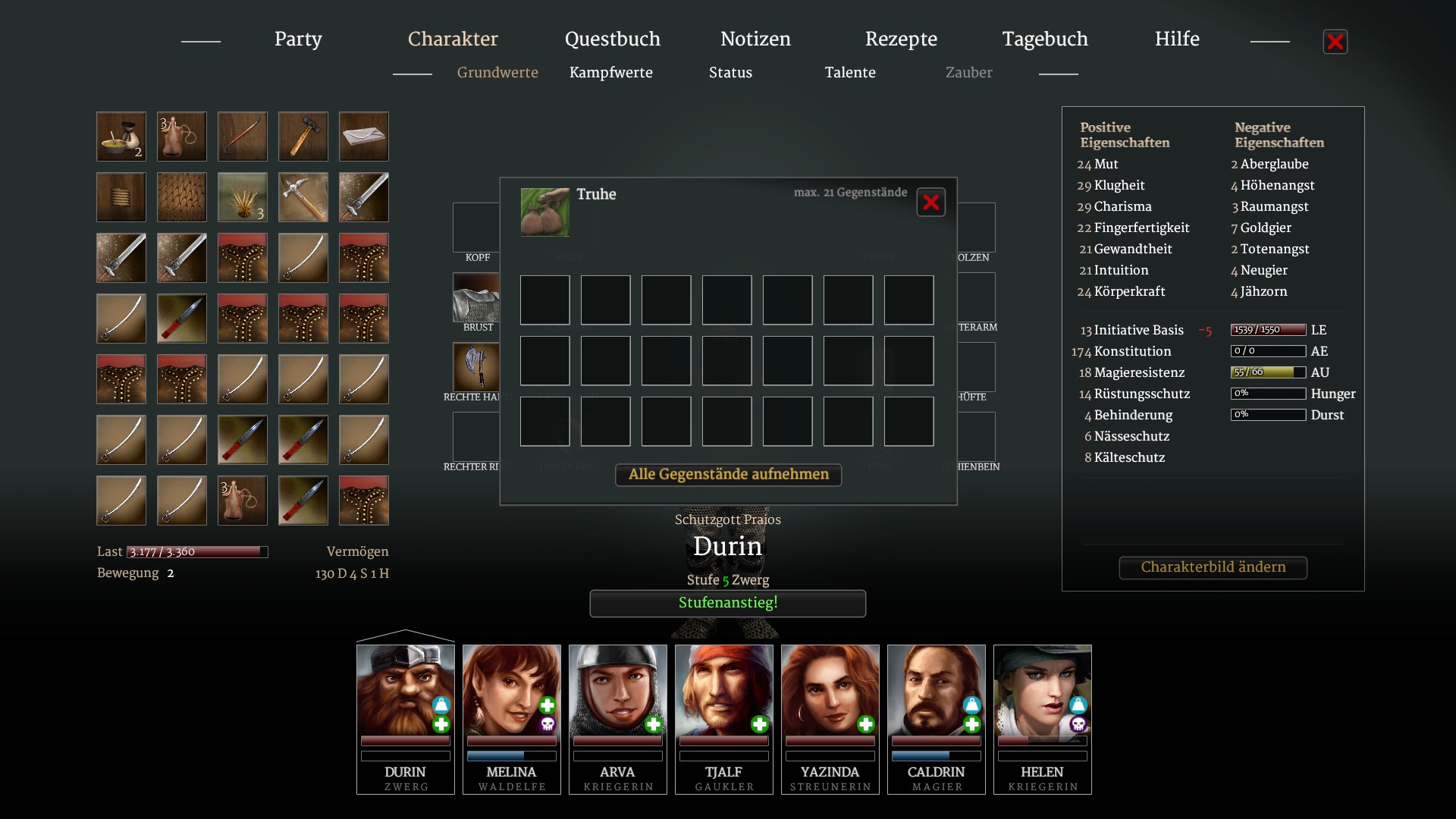The width and height of the screenshot is (1456, 819).
Task: Select the Talente sub-tab
Action: click(850, 73)
